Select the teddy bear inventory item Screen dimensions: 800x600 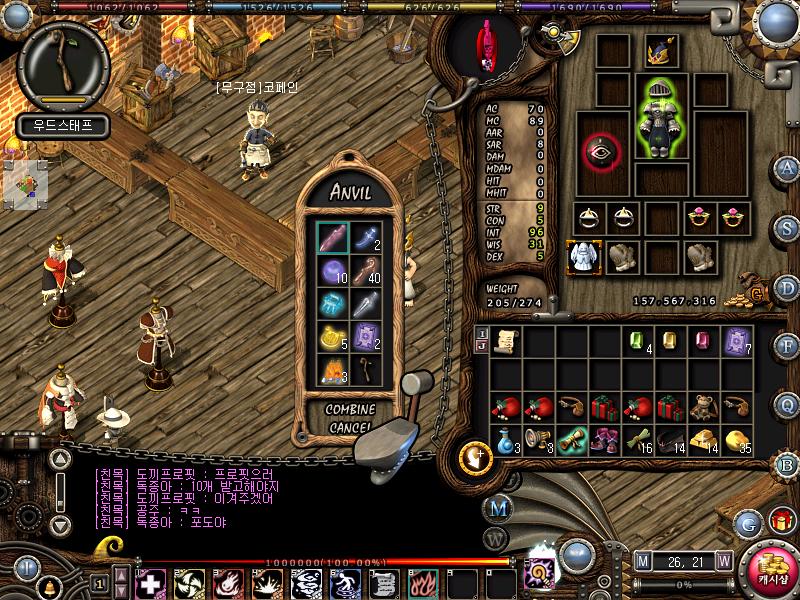704,406
